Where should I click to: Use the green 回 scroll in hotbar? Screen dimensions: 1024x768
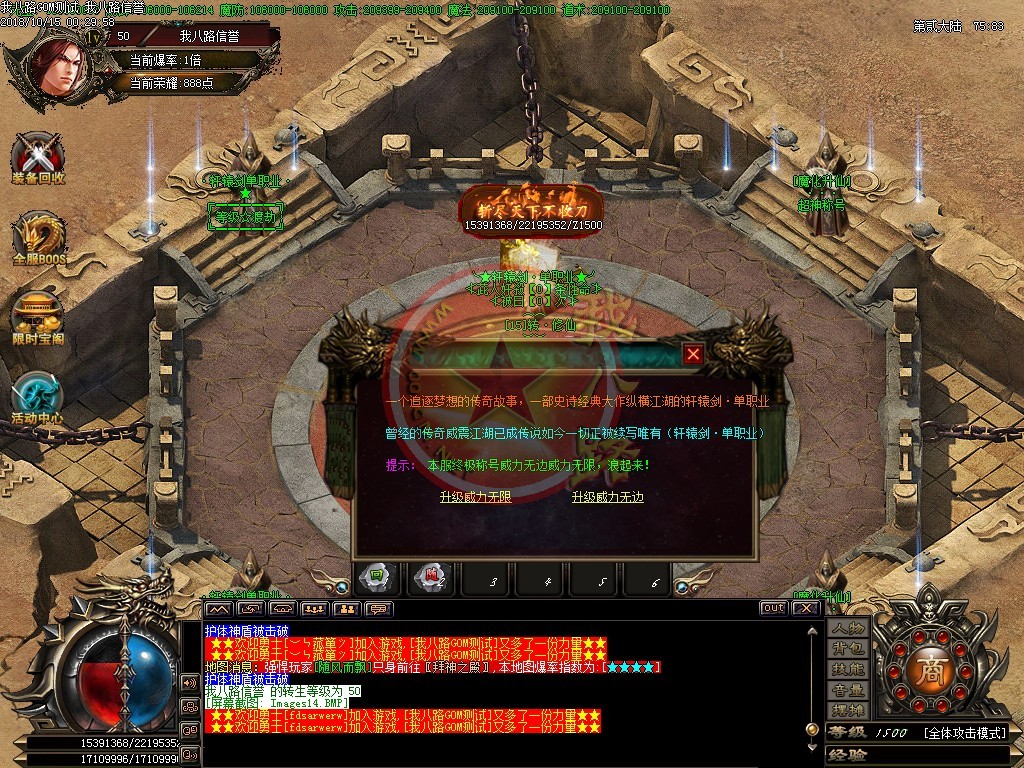click(377, 578)
